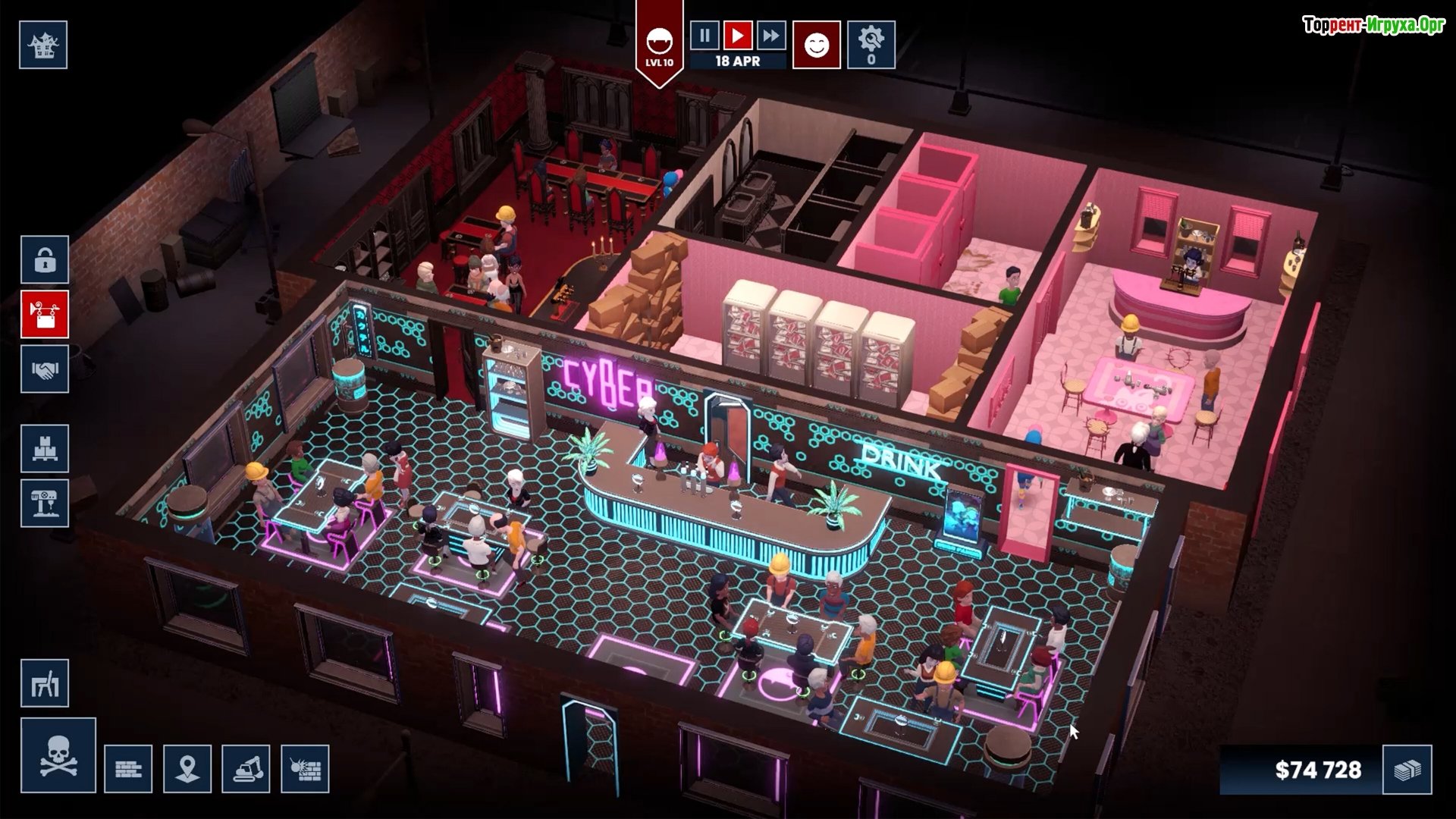Open the cash stack finances button

1407,770
